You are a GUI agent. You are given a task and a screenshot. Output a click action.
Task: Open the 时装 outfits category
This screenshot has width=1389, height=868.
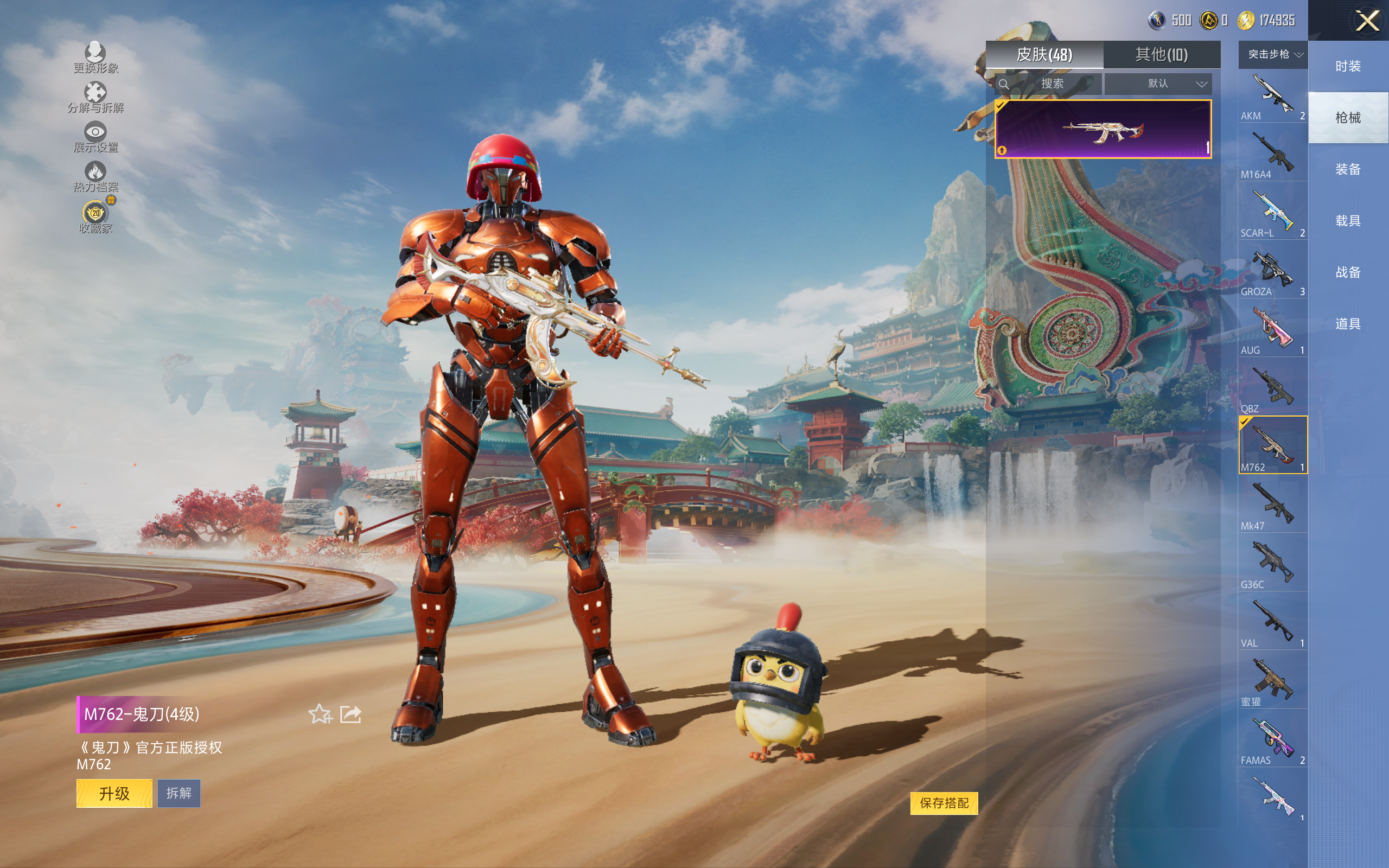1348,67
